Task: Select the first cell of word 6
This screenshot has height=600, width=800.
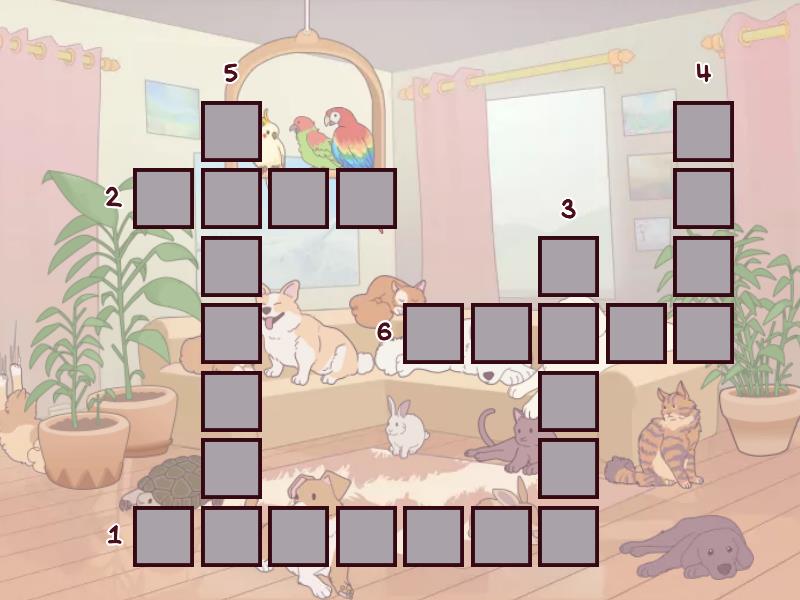Action: click(433, 333)
